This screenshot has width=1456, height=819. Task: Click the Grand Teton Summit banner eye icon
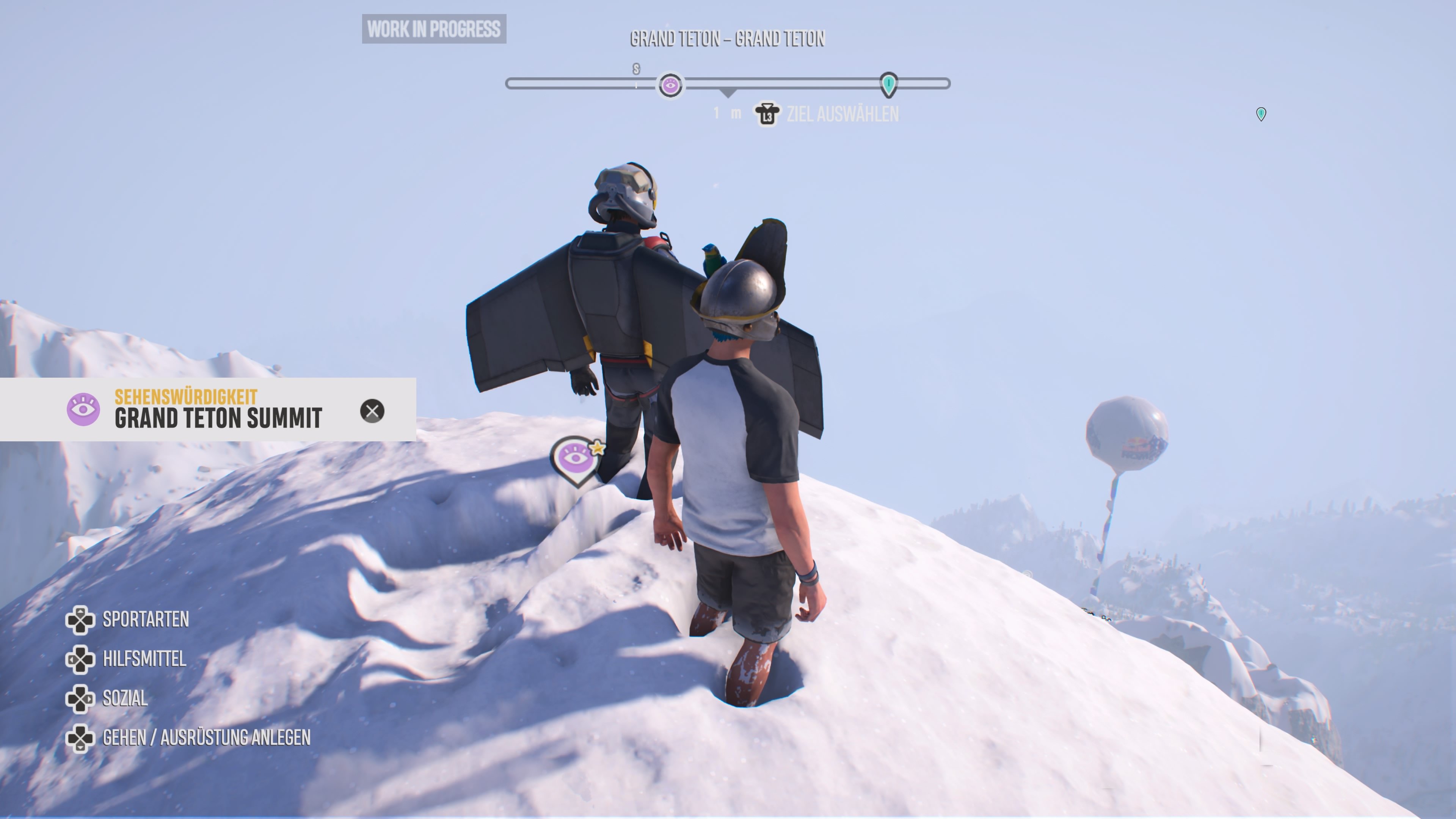(83, 409)
